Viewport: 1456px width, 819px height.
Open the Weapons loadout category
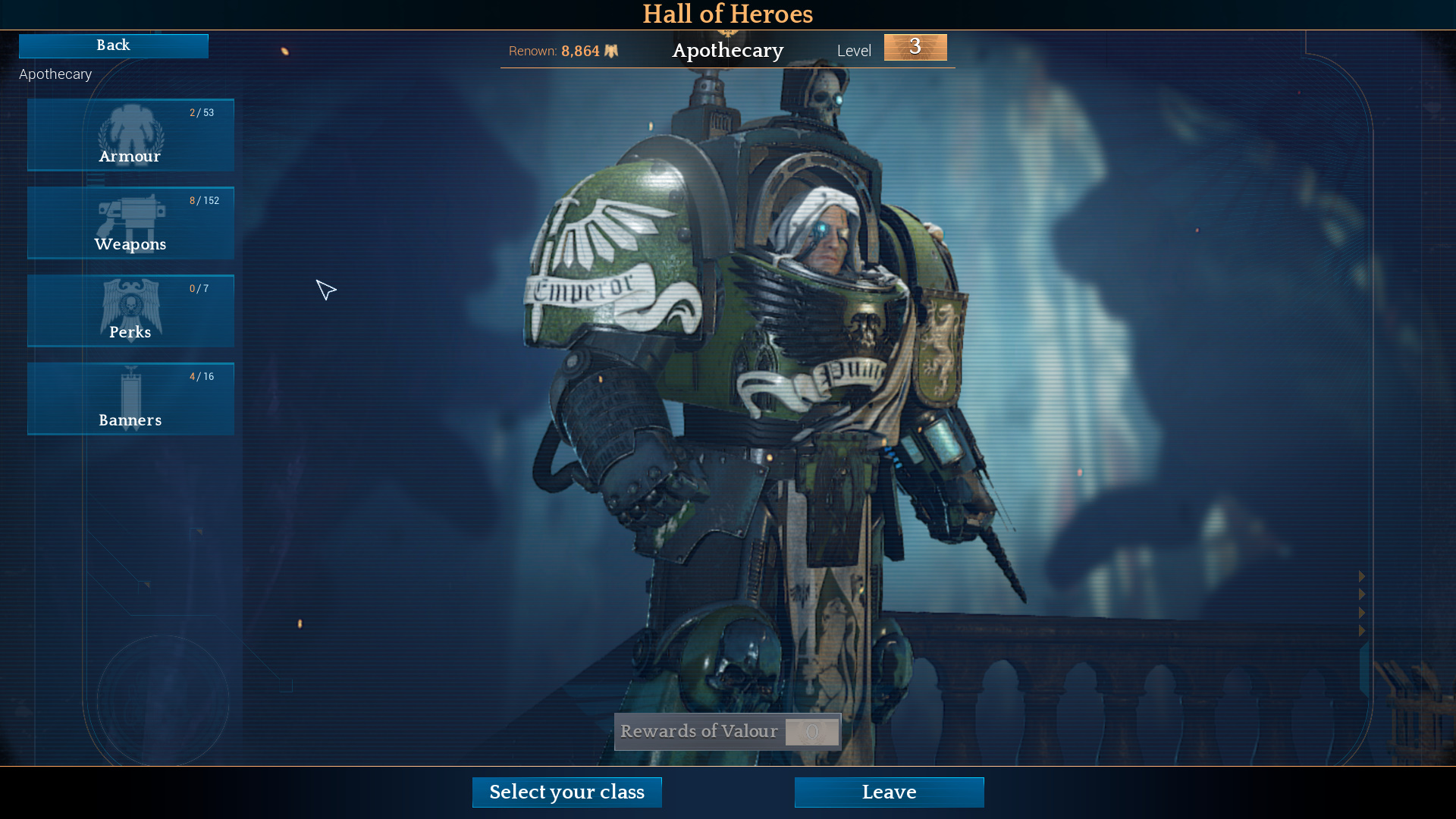130,223
